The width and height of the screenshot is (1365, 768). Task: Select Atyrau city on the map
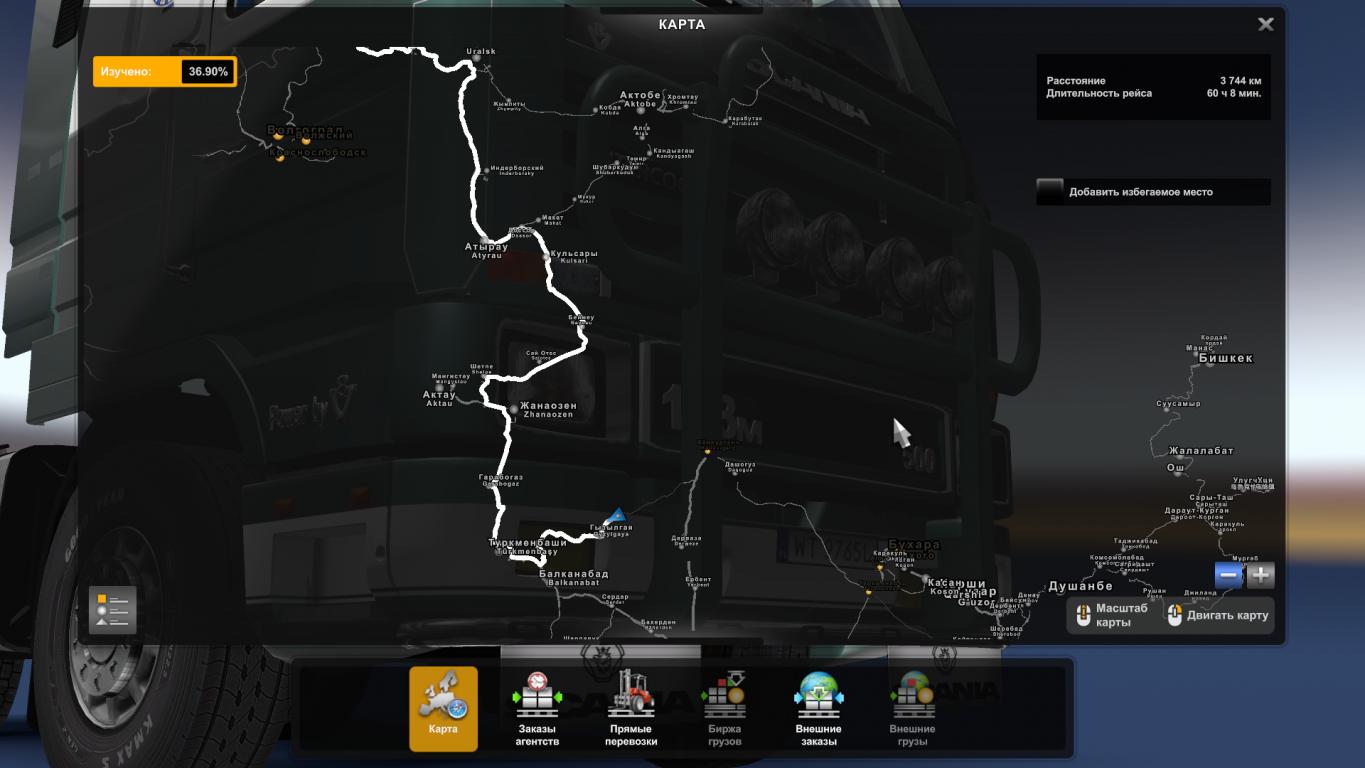(487, 249)
